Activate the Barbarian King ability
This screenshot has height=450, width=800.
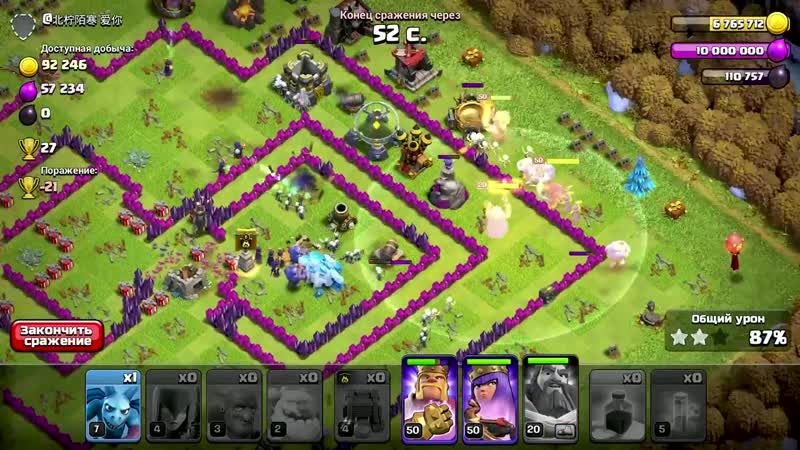(428, 400)
